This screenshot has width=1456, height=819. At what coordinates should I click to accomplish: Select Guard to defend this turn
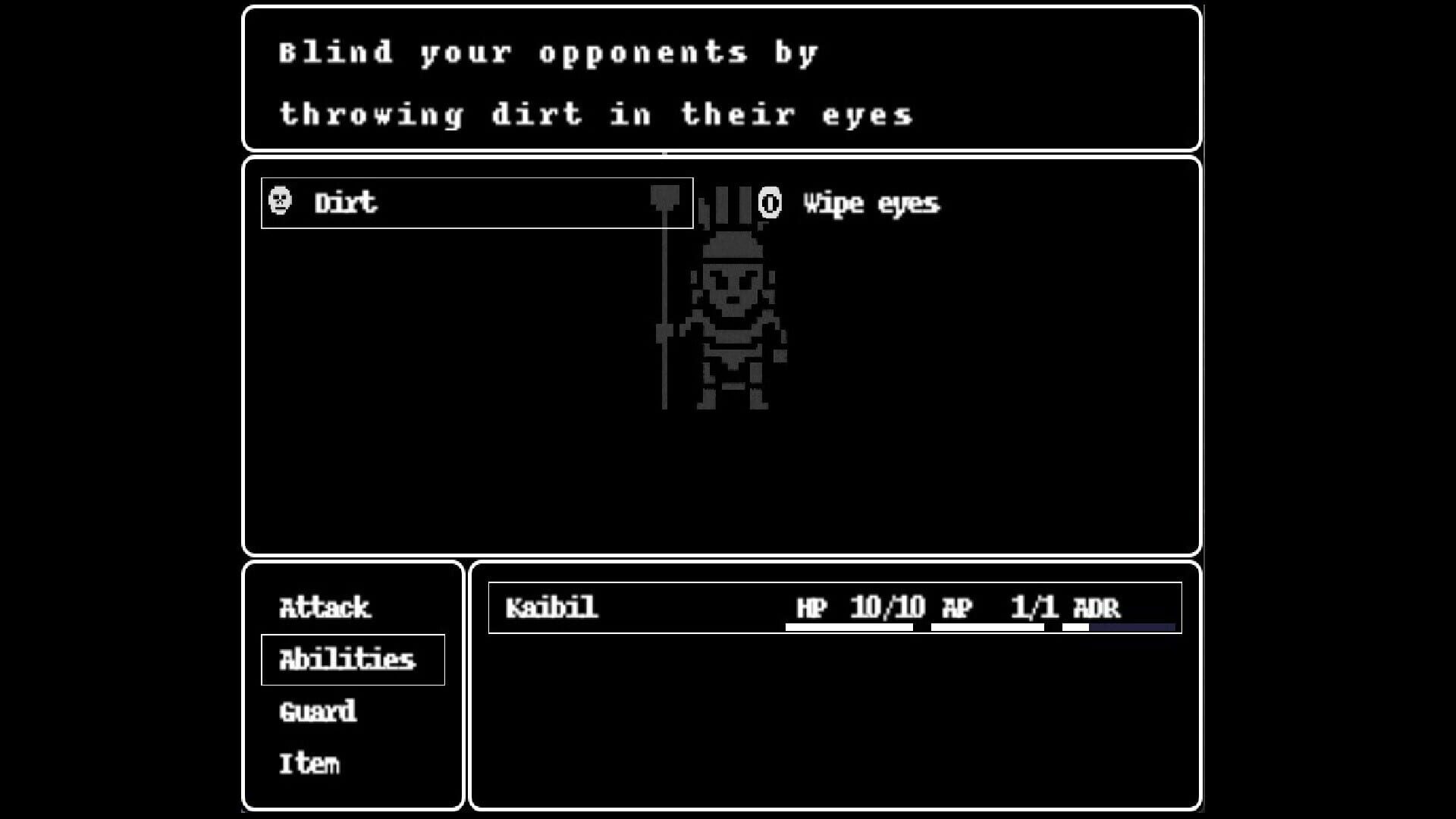point(316,711)
